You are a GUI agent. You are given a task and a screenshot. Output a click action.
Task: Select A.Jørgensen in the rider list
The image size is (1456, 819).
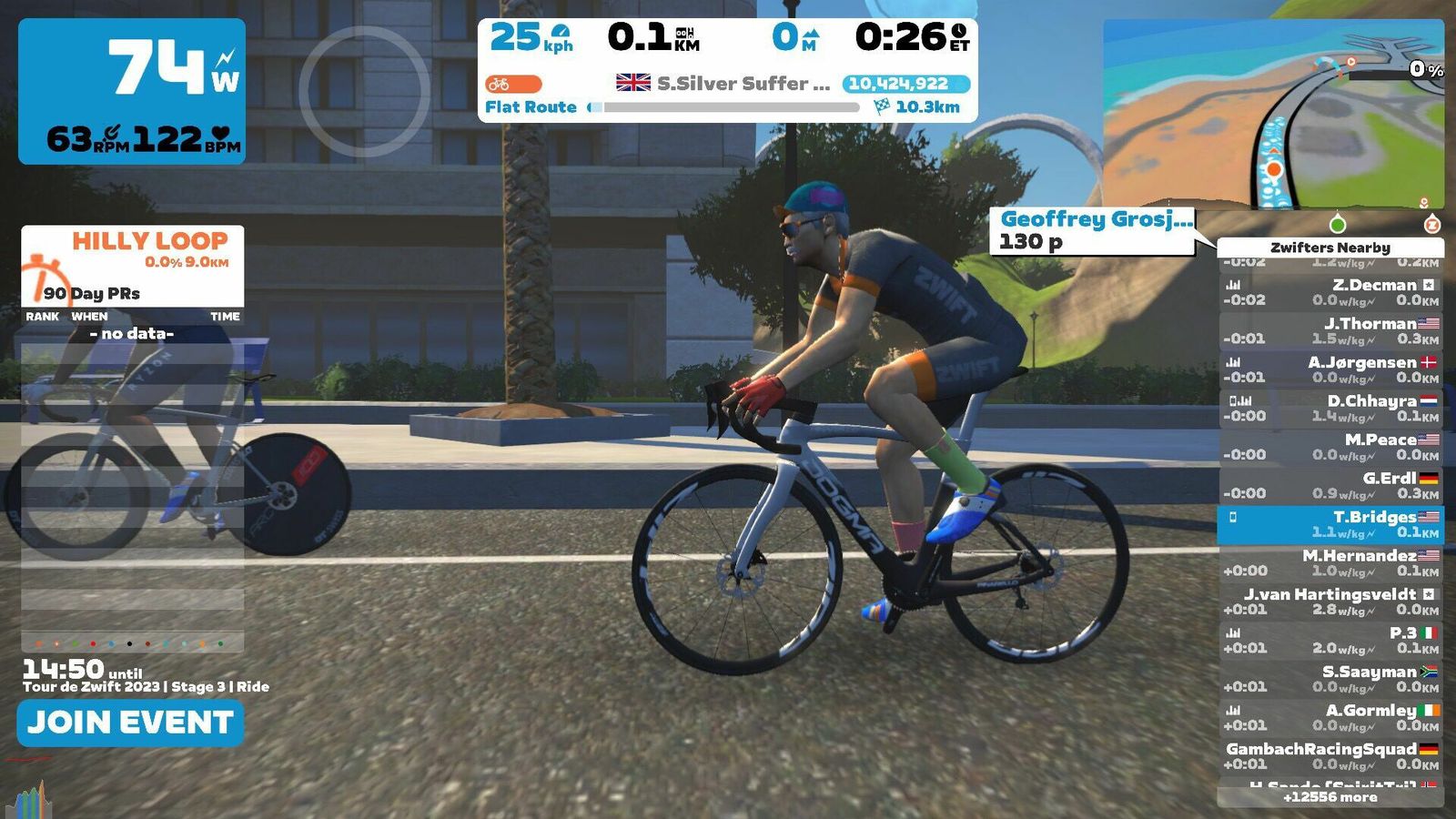tap(1330, 369)
